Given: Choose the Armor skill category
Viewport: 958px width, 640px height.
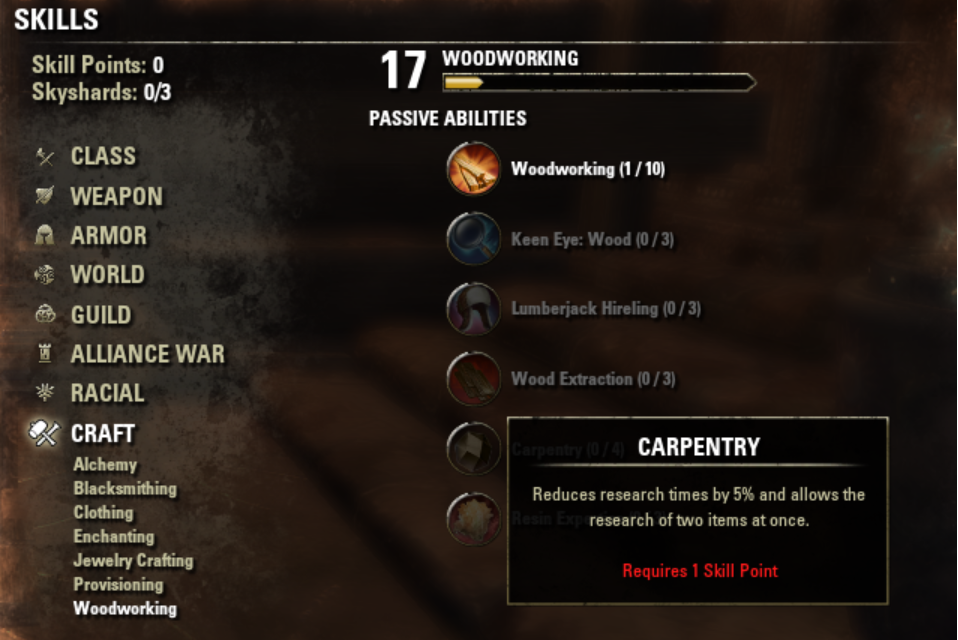Looking at the screenshot, I should [x=108, y=236].
